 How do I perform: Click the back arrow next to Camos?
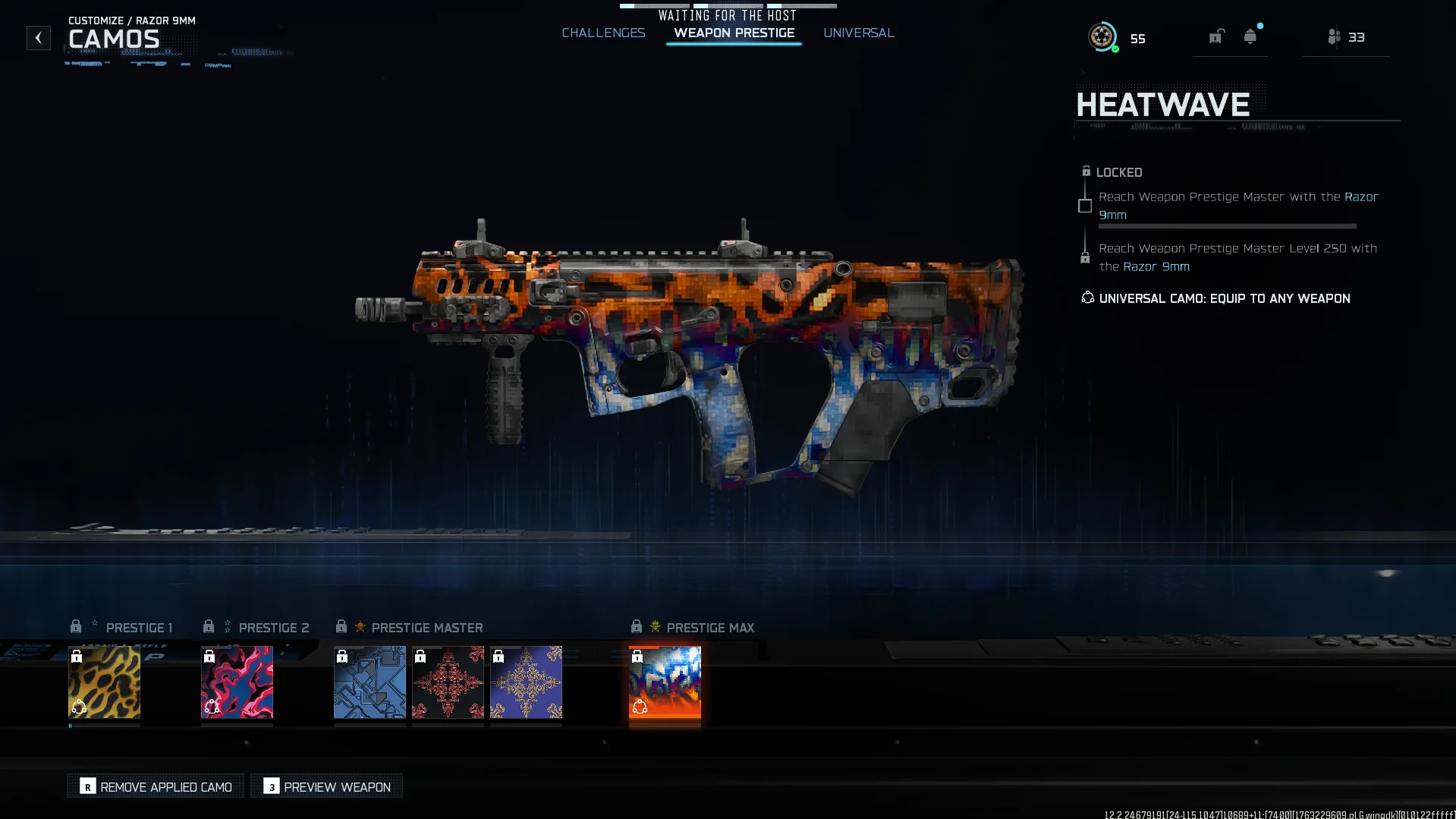[x=38, y=38]
